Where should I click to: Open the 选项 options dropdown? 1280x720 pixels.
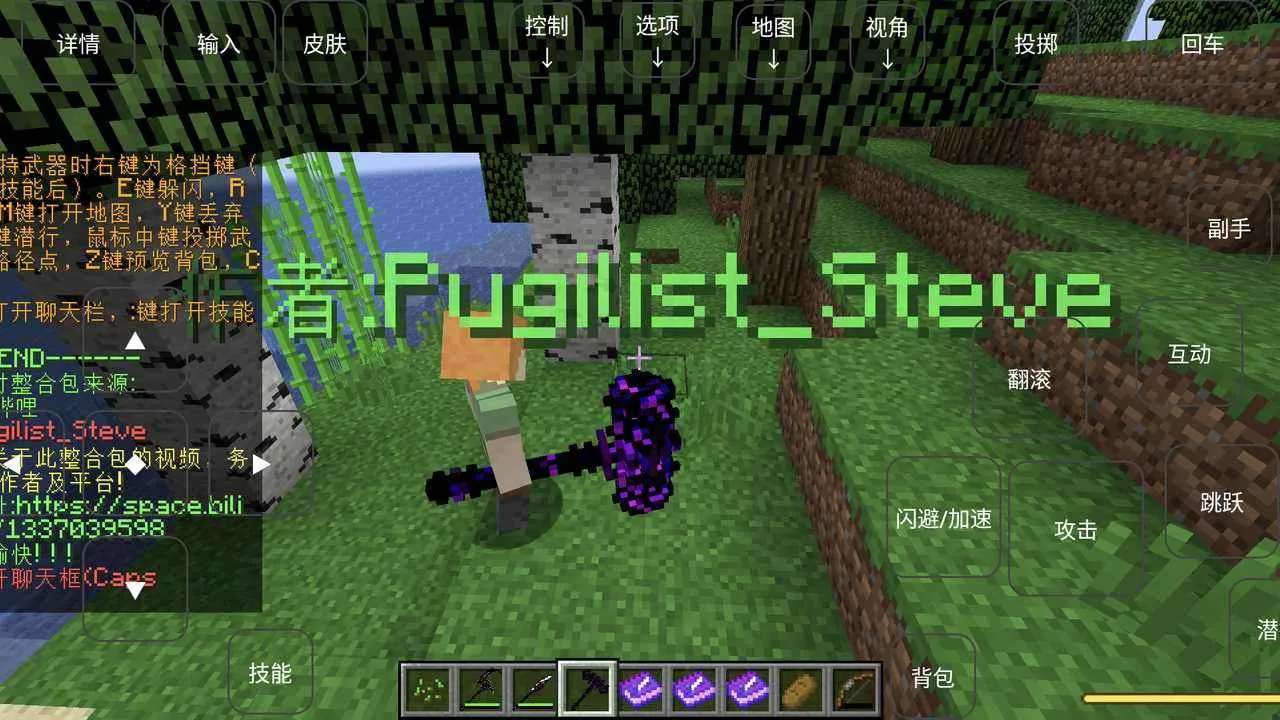click(x=657, y=40)
